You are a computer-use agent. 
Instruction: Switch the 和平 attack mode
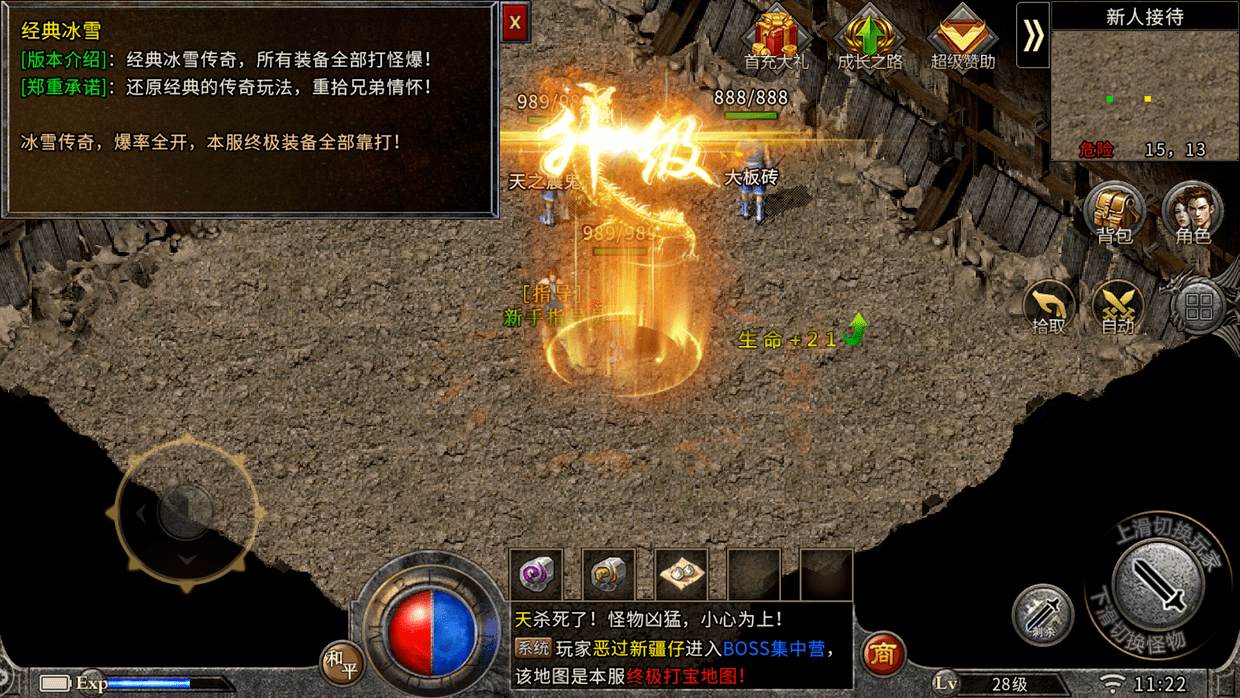[x=341, y=661]
